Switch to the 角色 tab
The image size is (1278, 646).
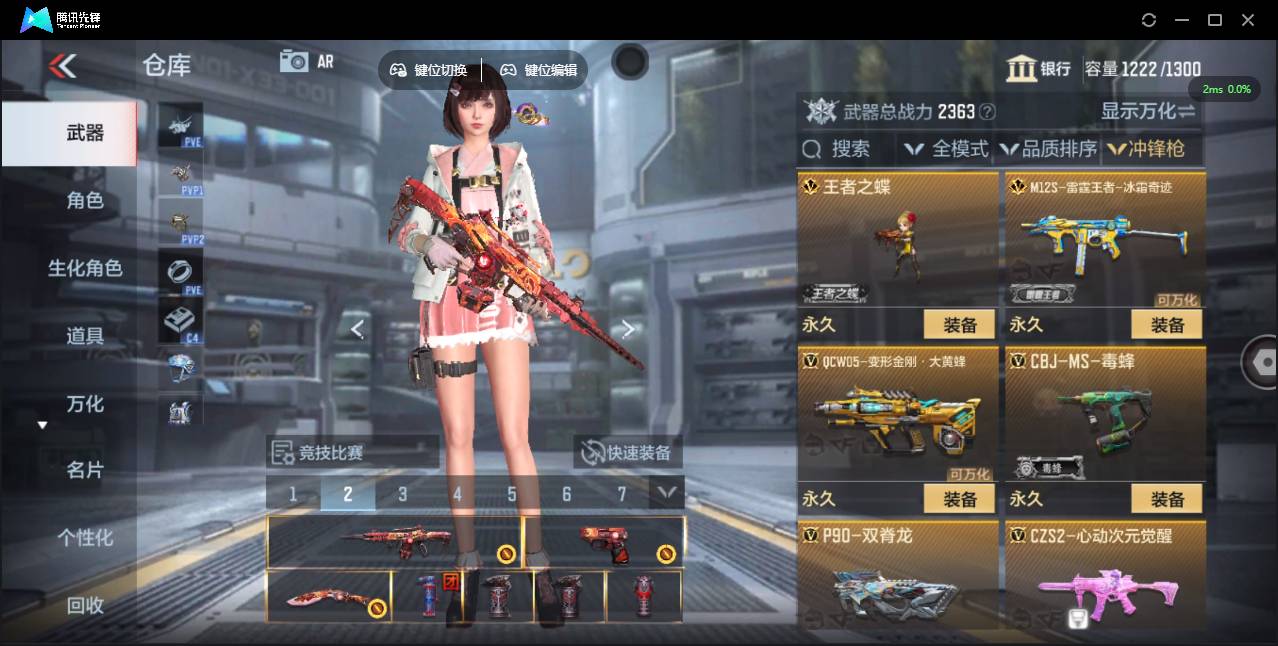pyautogui.click(x=85, y=201)
